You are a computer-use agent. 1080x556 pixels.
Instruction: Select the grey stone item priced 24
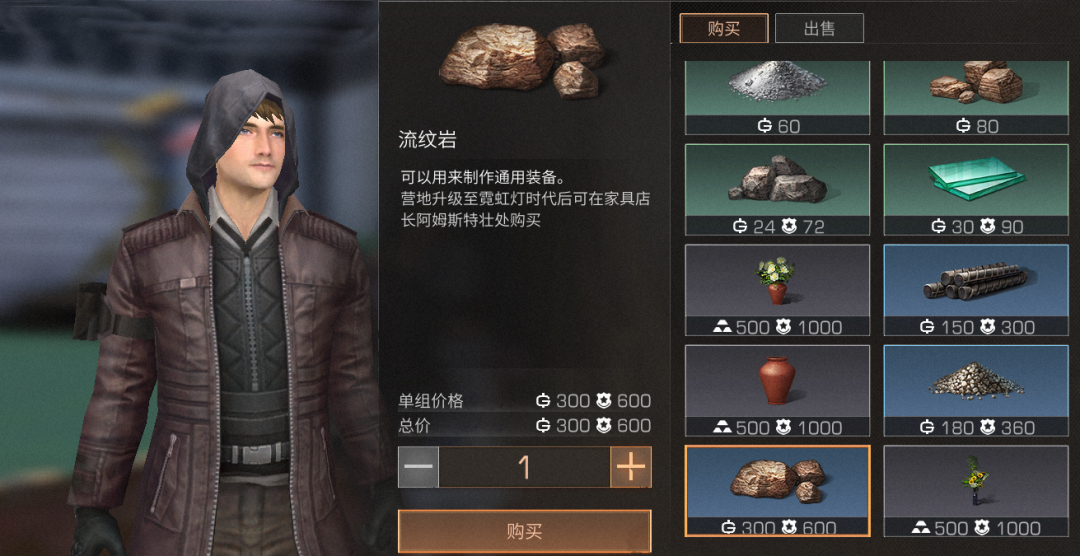point(777,189)
